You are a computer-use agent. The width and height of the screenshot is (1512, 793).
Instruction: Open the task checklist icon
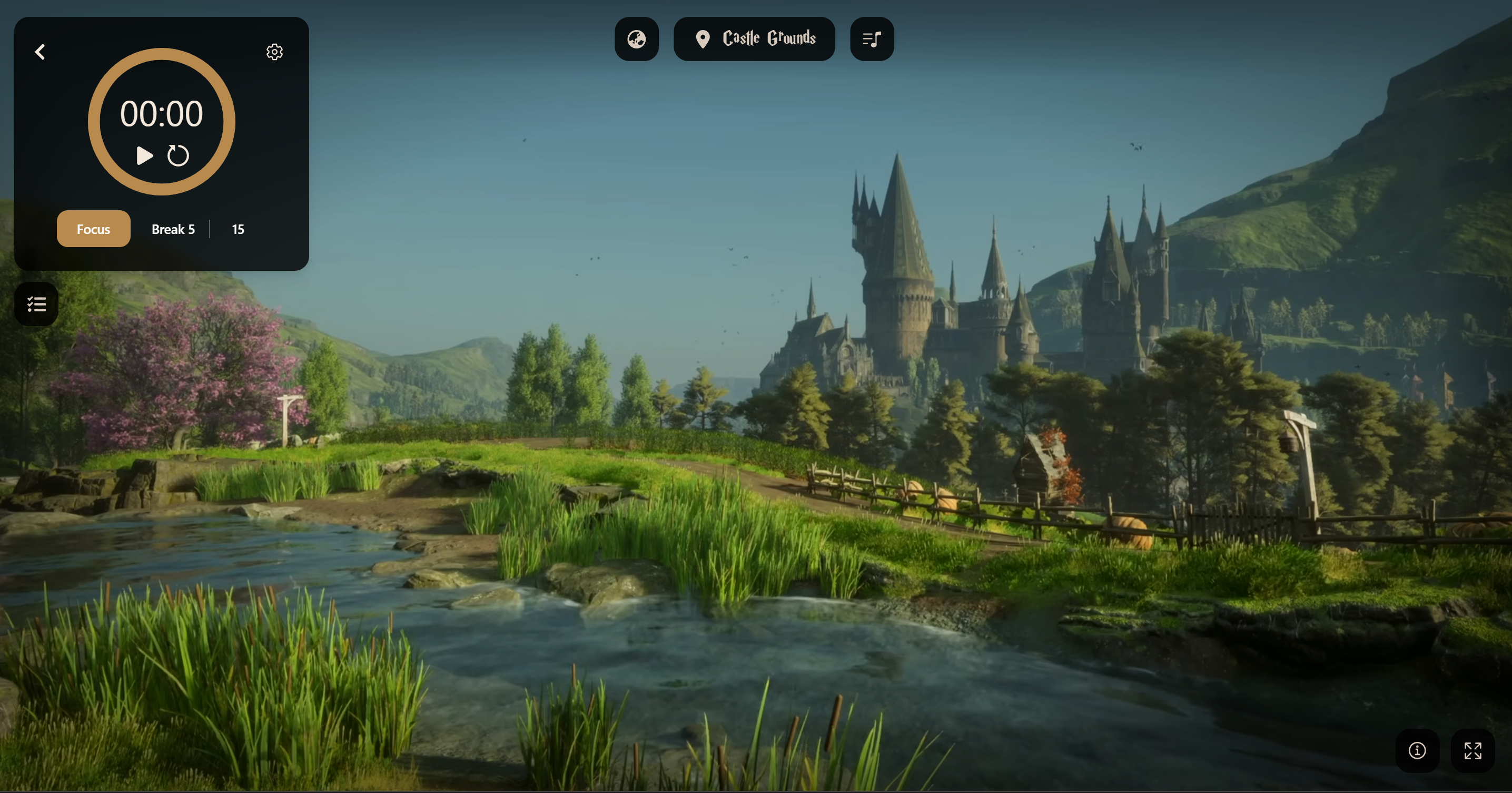click(x=36, y=304)
